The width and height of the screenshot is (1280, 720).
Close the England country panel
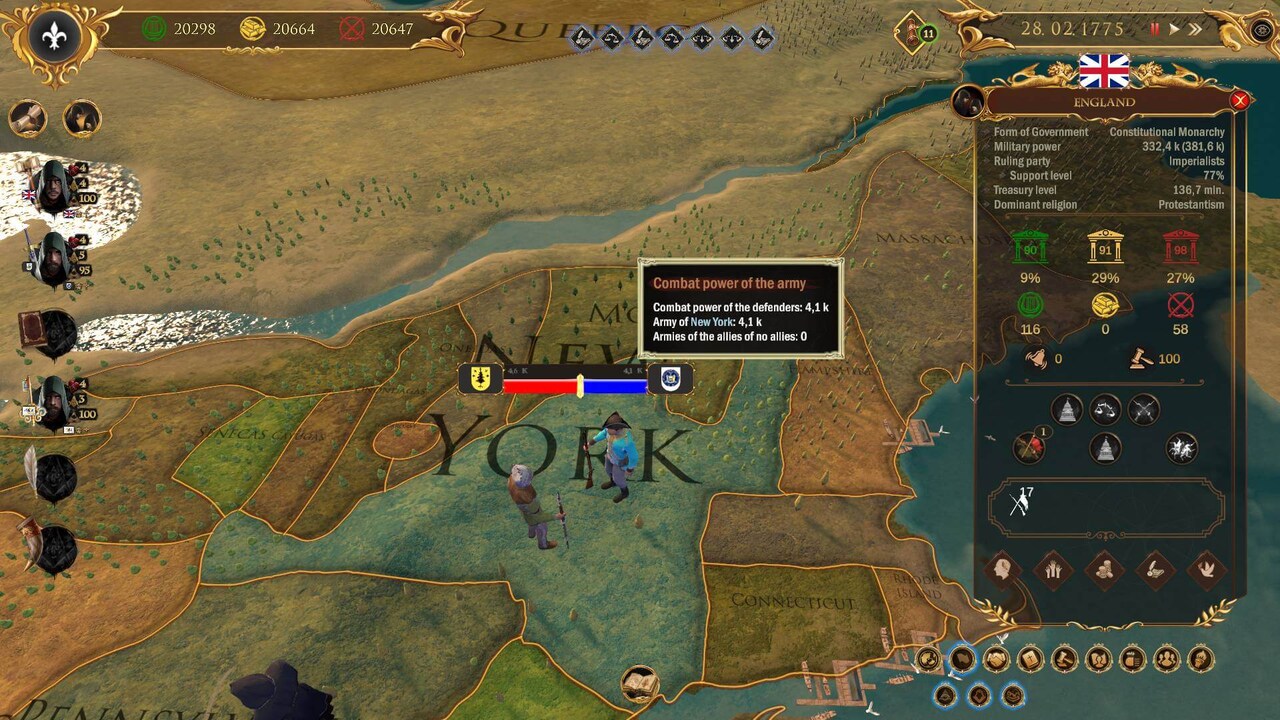click(1240, 100)
